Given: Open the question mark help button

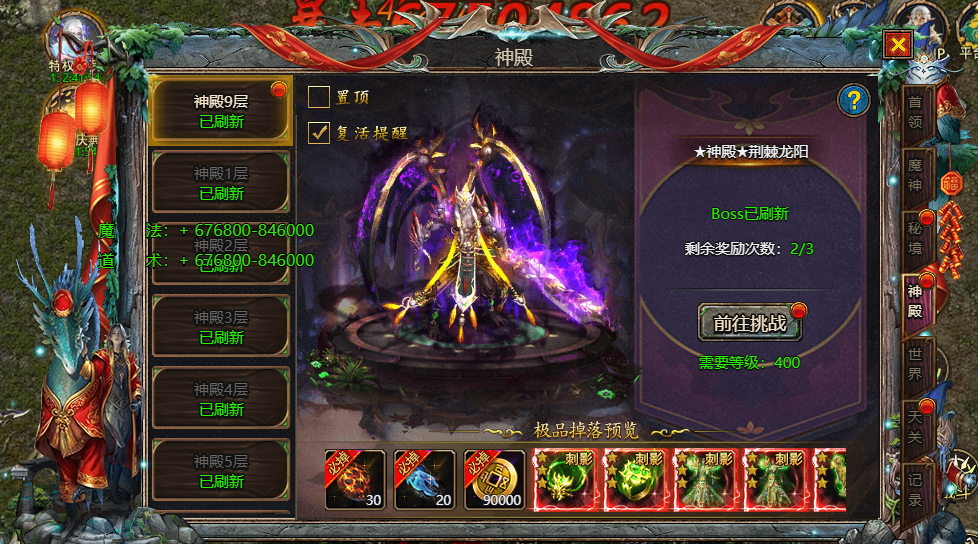Looking at the screenshot, I should (x=853, y=100).
